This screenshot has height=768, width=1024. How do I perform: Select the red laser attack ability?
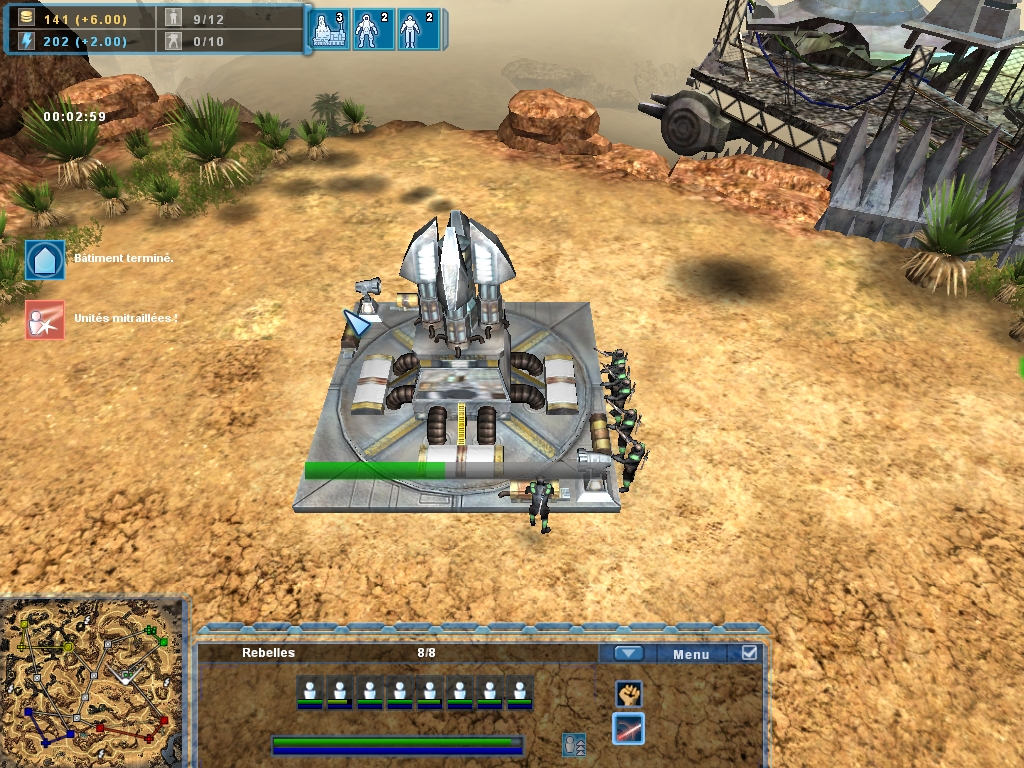pos(628,729)
